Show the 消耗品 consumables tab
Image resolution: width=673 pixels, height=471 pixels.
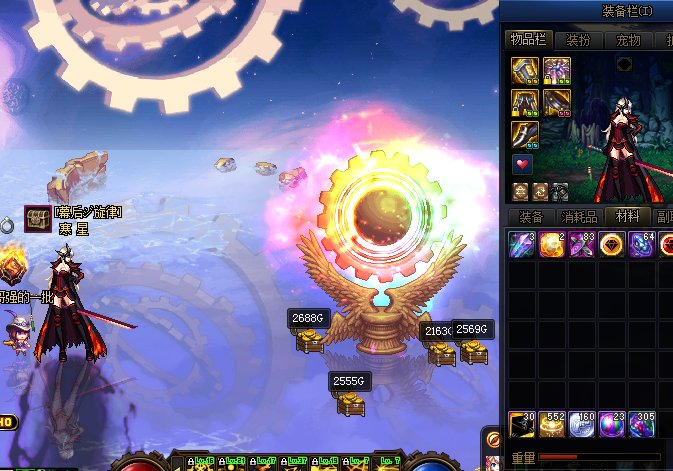pyautogui.click(x=580, y=216)
